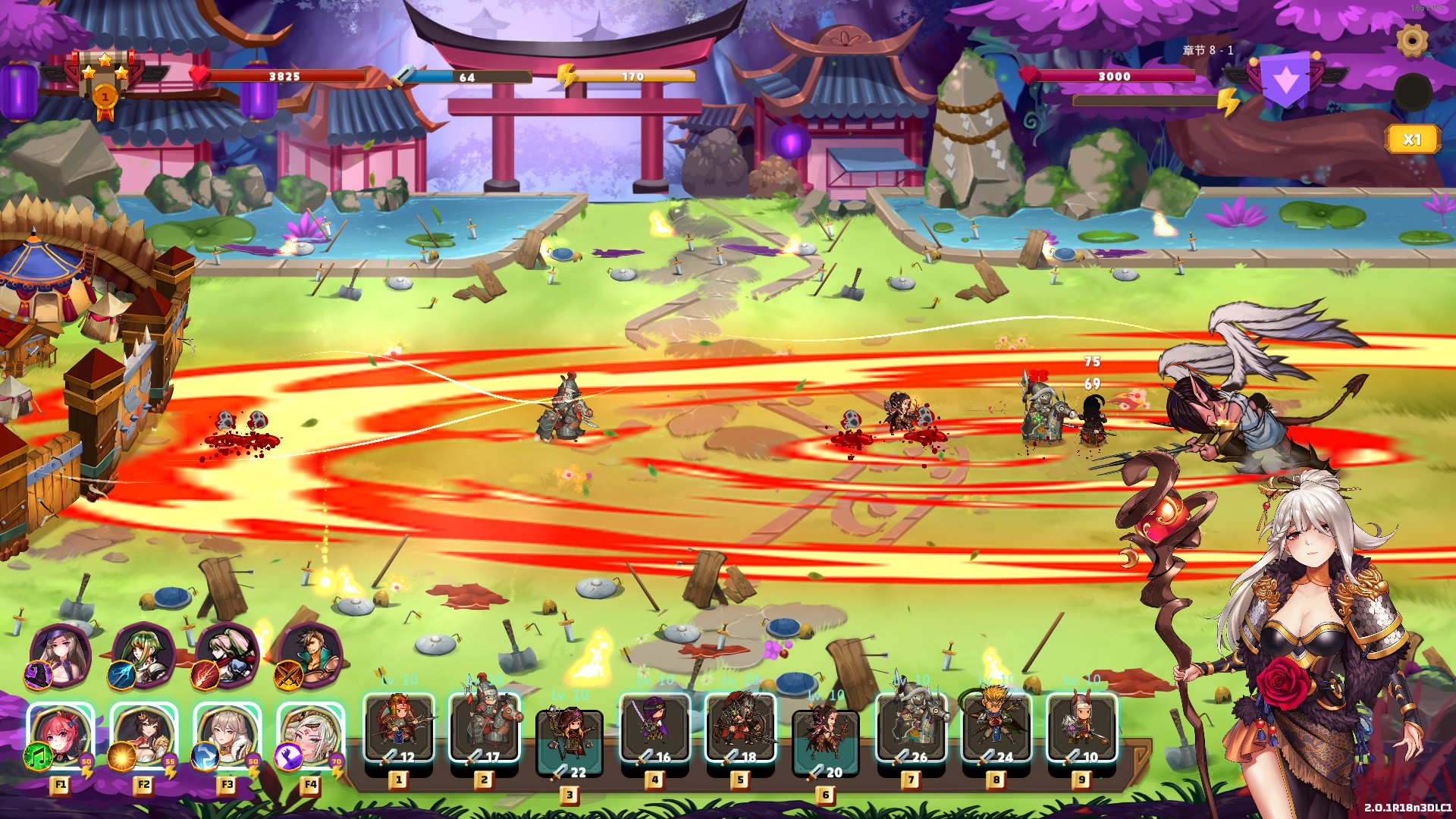Viewport: 1456px width, 819px height.
Task: Summon the armored cavalry unit on card 2
Action: coord(486,728)
